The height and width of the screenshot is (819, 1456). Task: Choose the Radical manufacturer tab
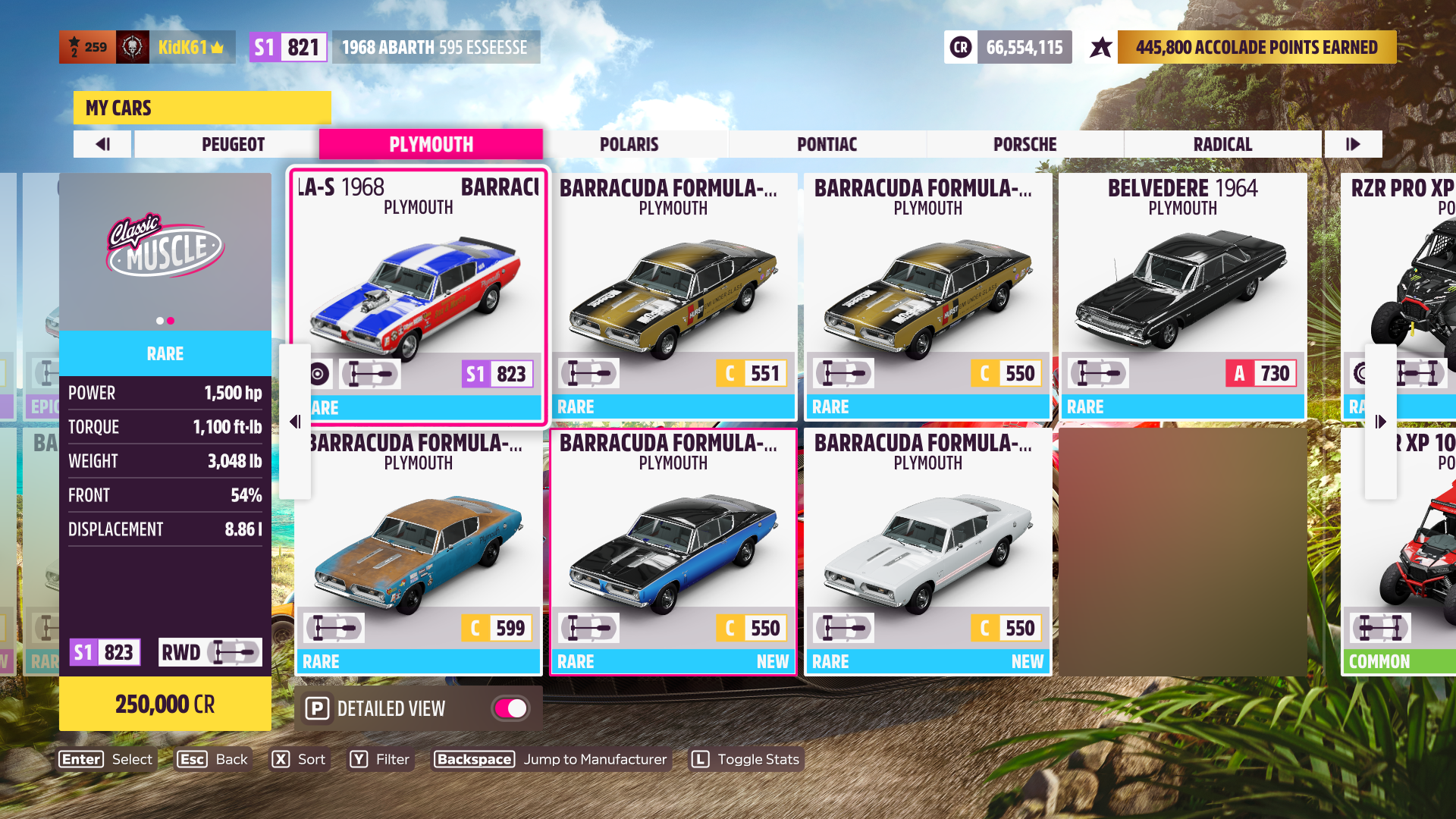tap(1222, 144)
